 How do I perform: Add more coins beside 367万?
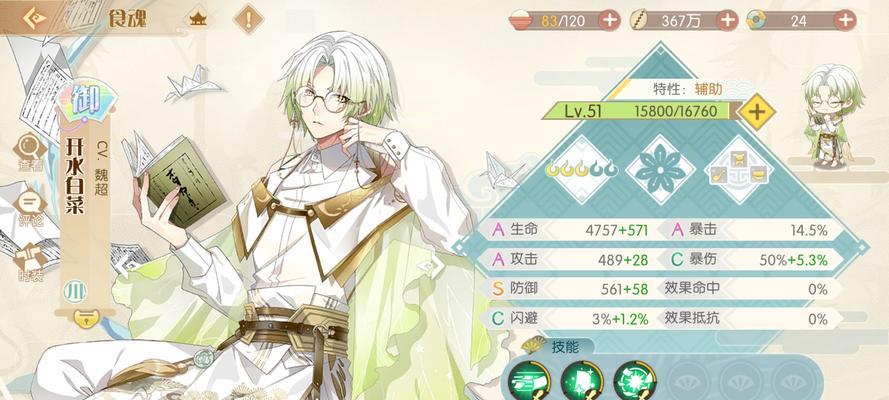click(x=727, y=19)
